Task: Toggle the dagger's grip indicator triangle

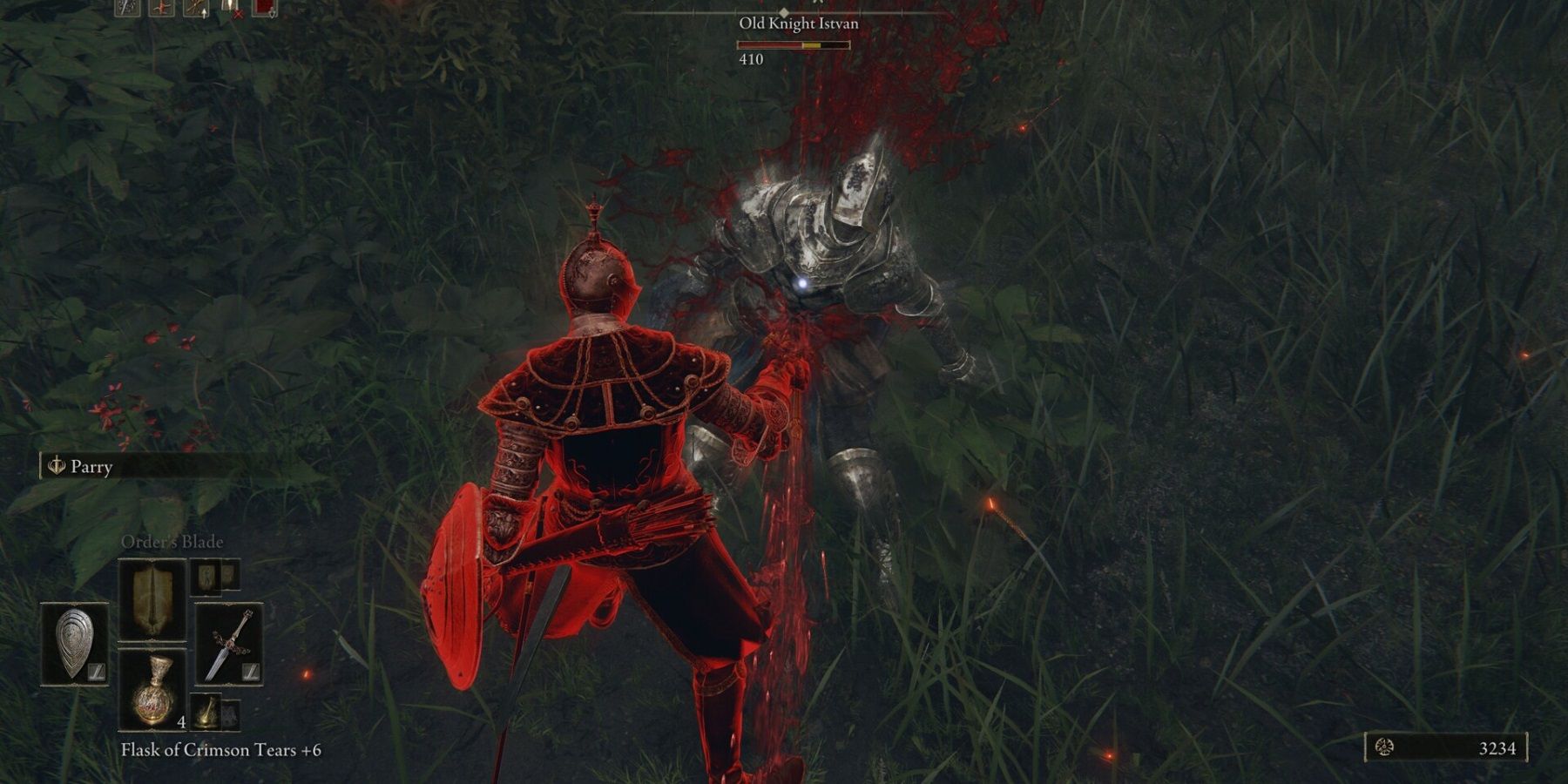Action: [249, 671]
